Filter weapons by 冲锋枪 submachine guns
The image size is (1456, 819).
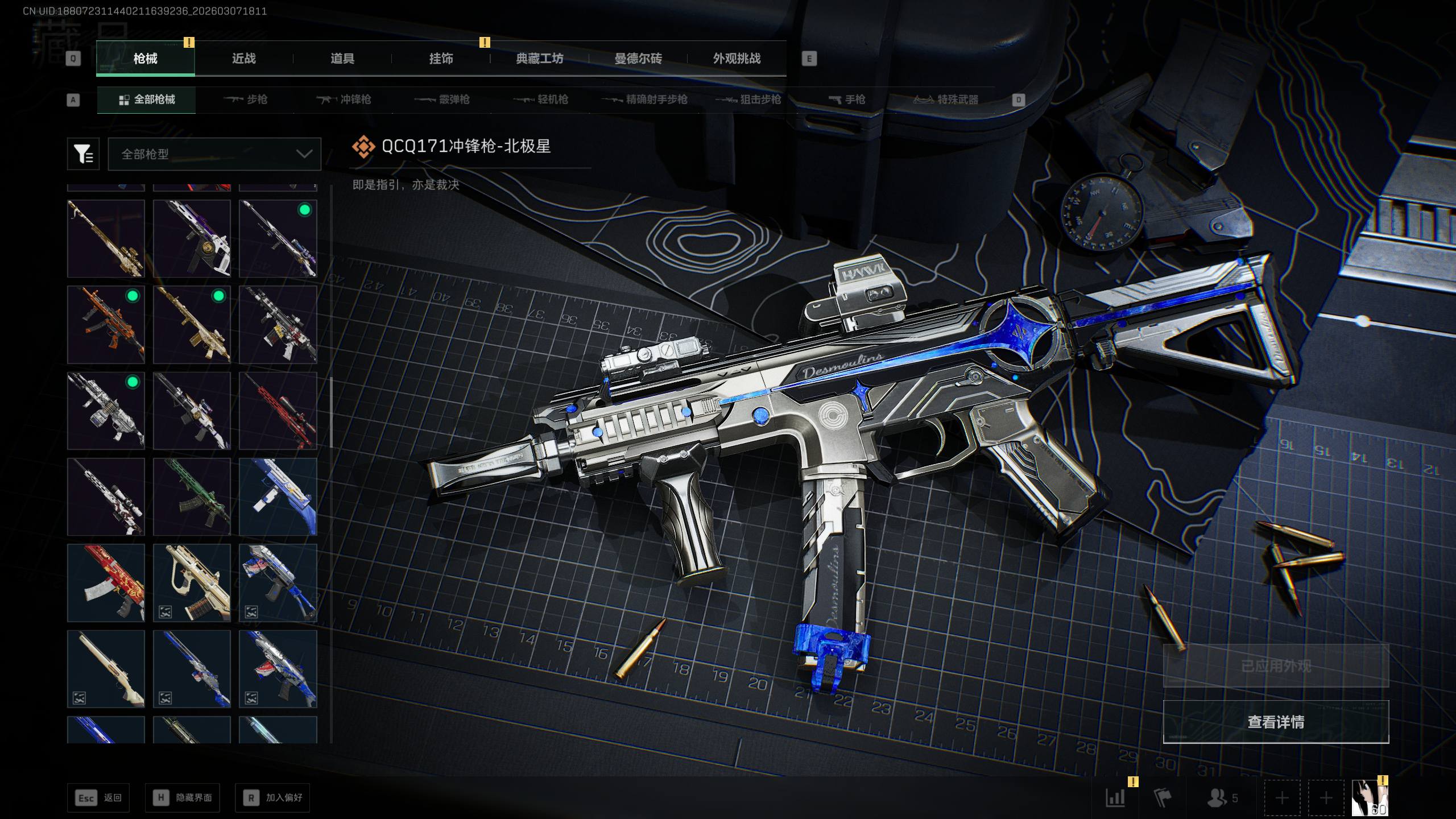[344, 100]
